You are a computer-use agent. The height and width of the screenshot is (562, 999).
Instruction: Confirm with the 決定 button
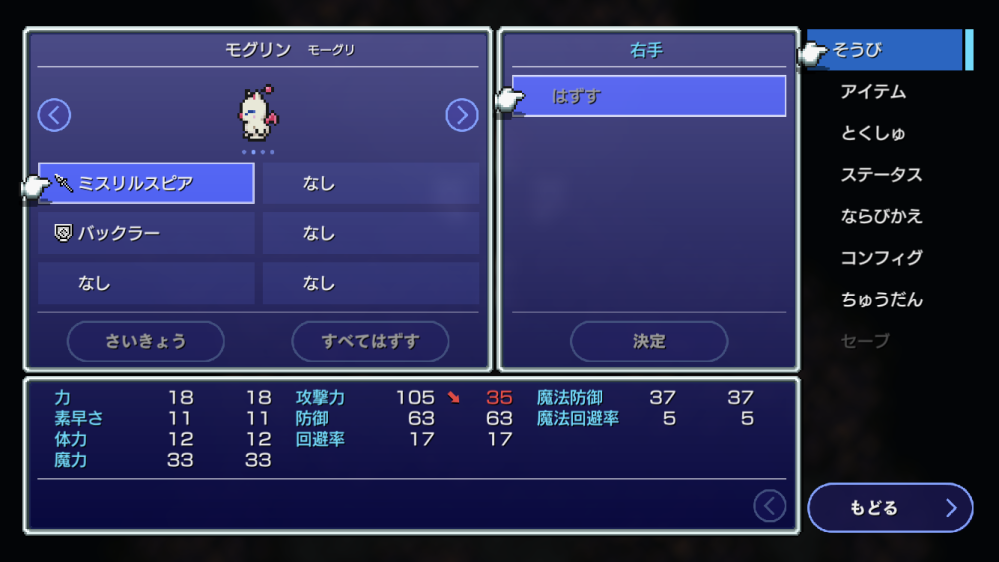649,341
